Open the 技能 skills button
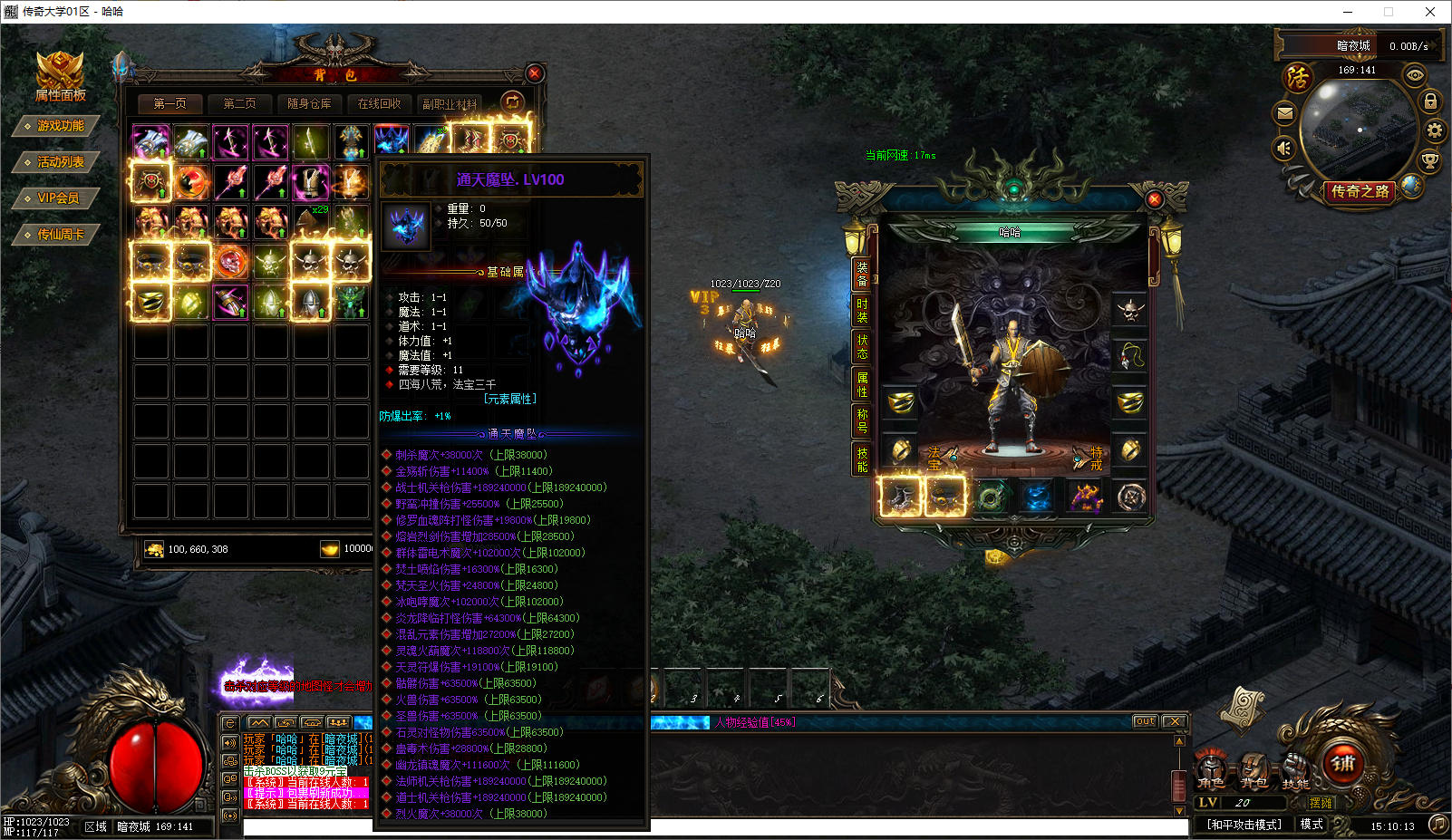The height and width of the screenshot is (840, 1452). pyautogui.click(x=1295, y=772)
